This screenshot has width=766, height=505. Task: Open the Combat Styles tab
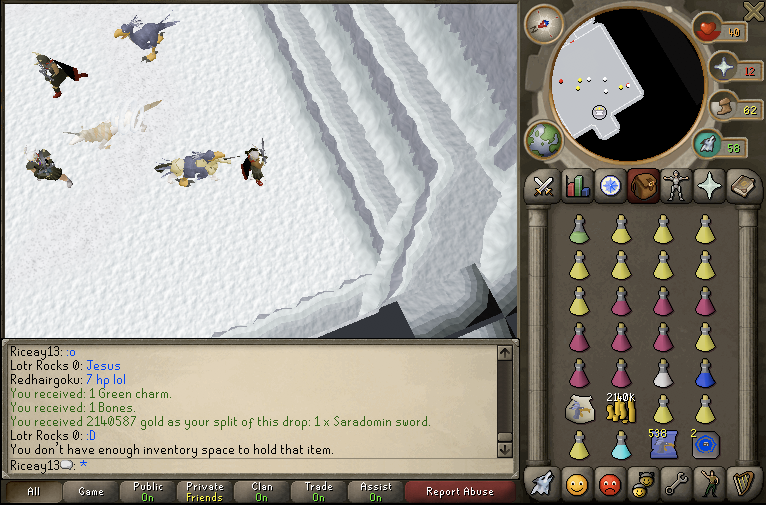544,185
